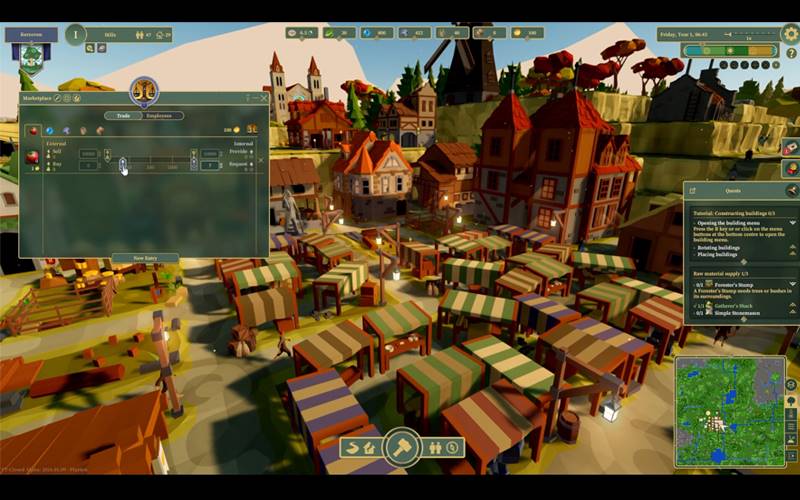Open the build menu hammer button

402,446
